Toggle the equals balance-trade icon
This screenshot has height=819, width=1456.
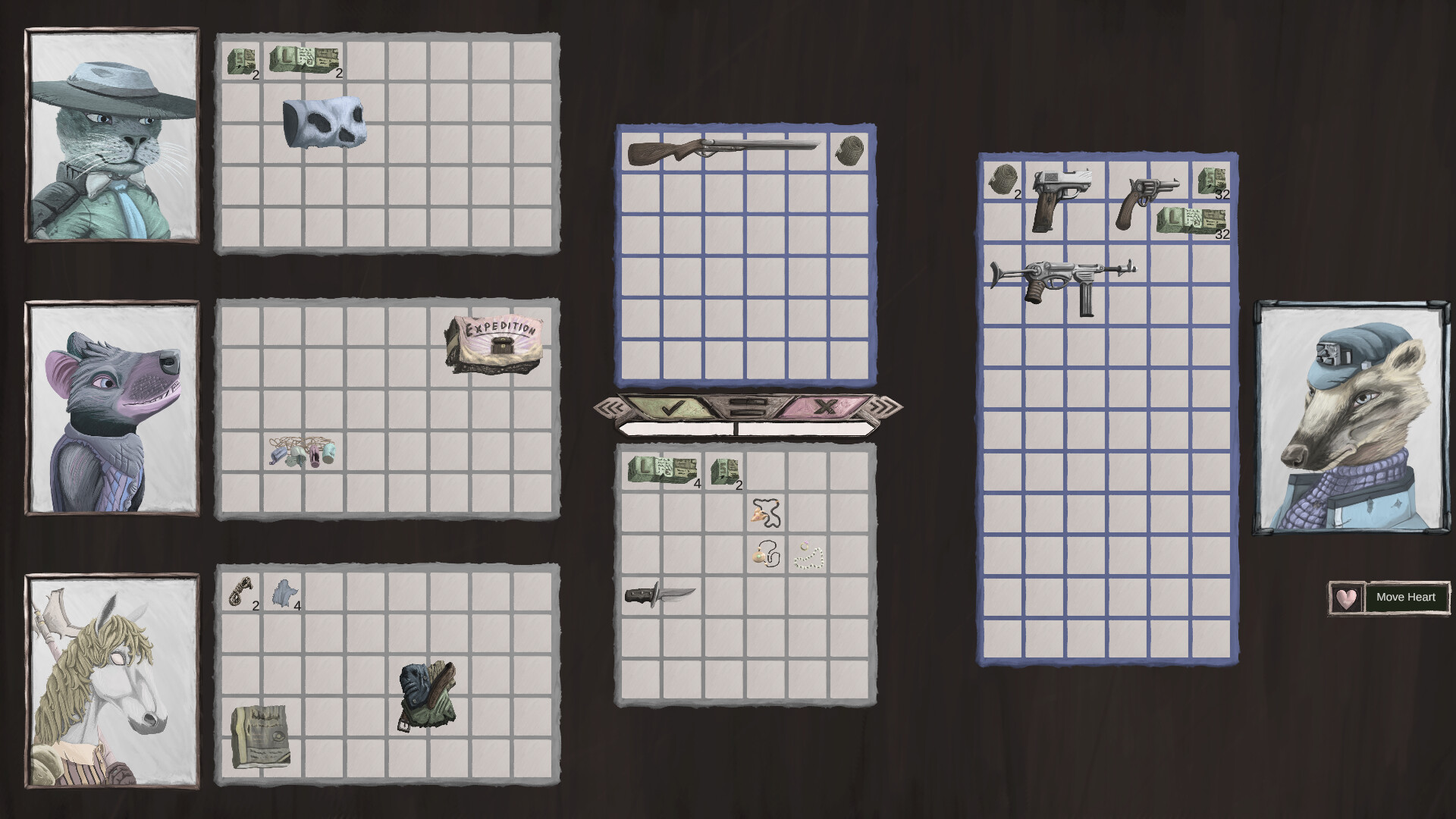point(747,408)
